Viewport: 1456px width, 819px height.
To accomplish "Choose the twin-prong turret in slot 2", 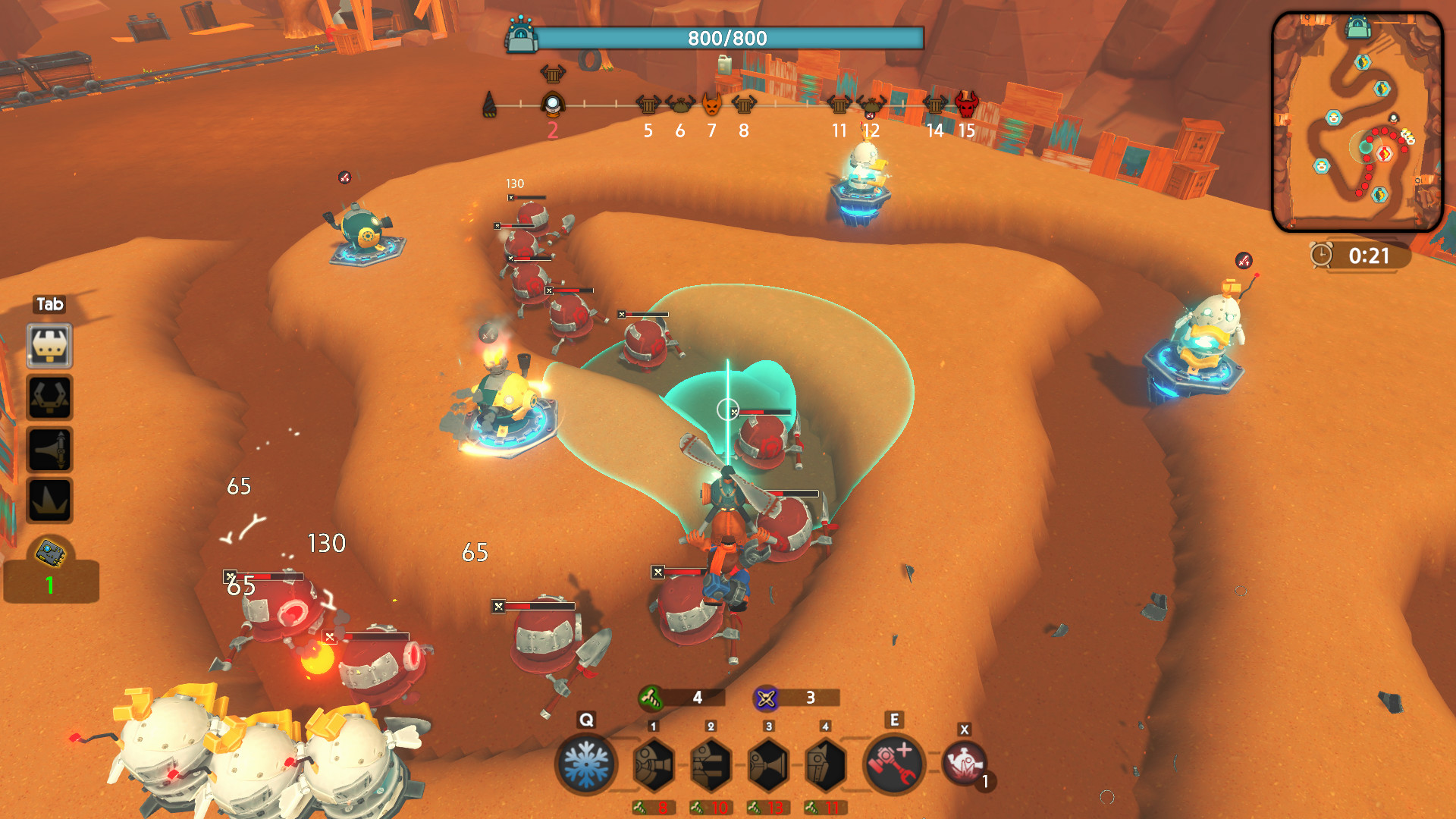I will [x=711, y=764].
